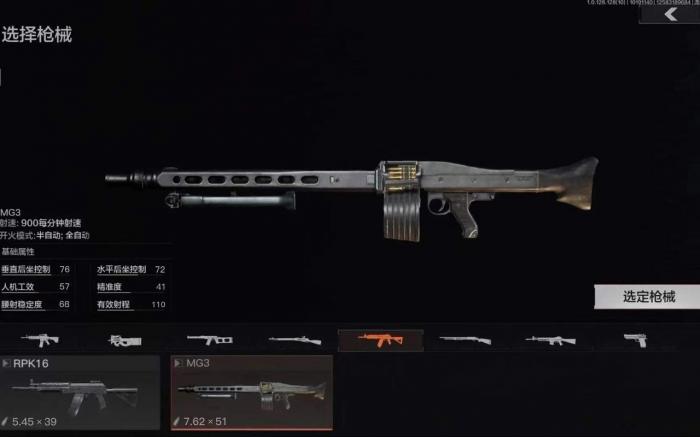Switch to the assault rifle category tab
This screenshot has width=700, height=437.
click(x=41, y=340)
